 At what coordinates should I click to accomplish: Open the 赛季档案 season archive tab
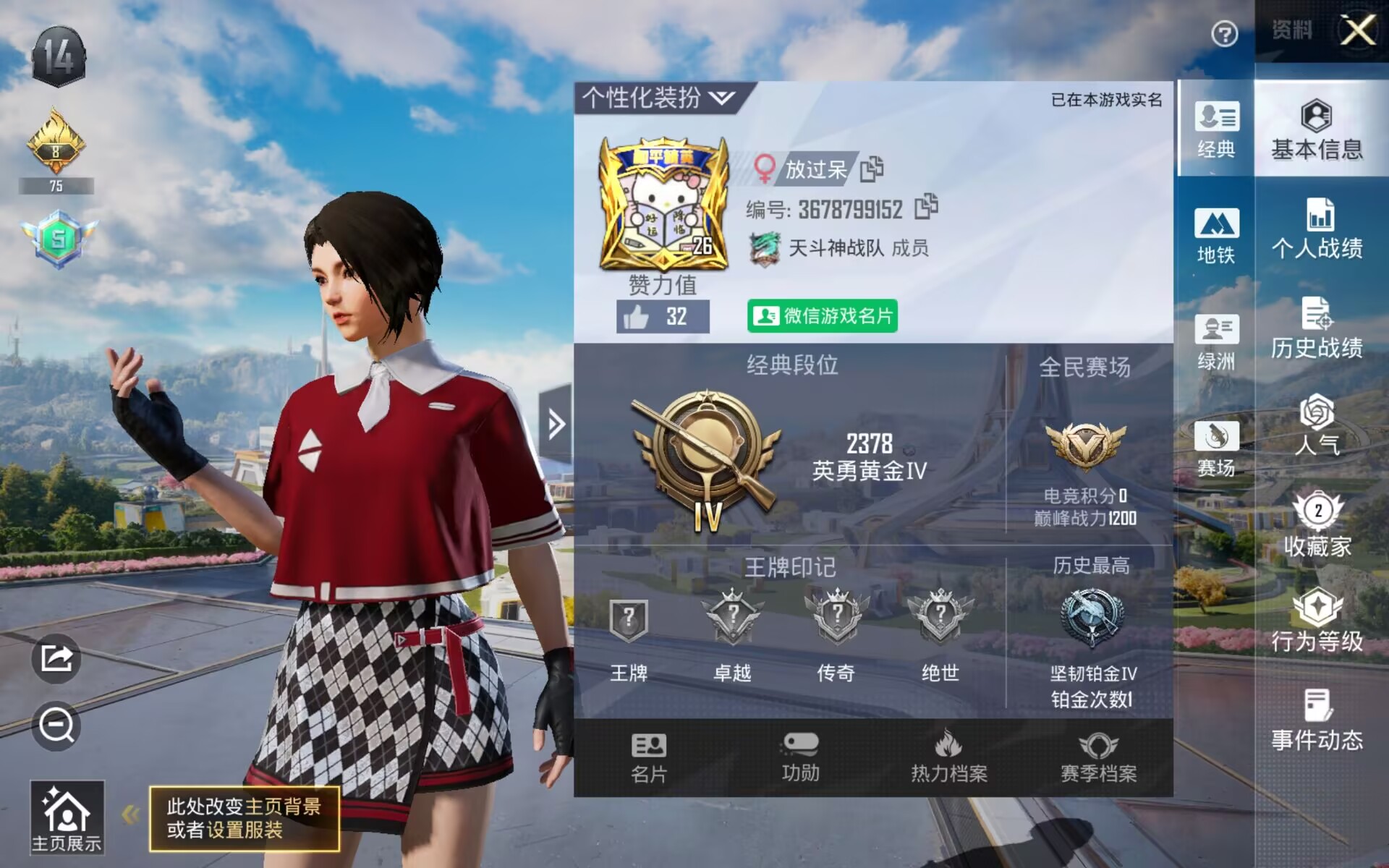coord(1098,758)
